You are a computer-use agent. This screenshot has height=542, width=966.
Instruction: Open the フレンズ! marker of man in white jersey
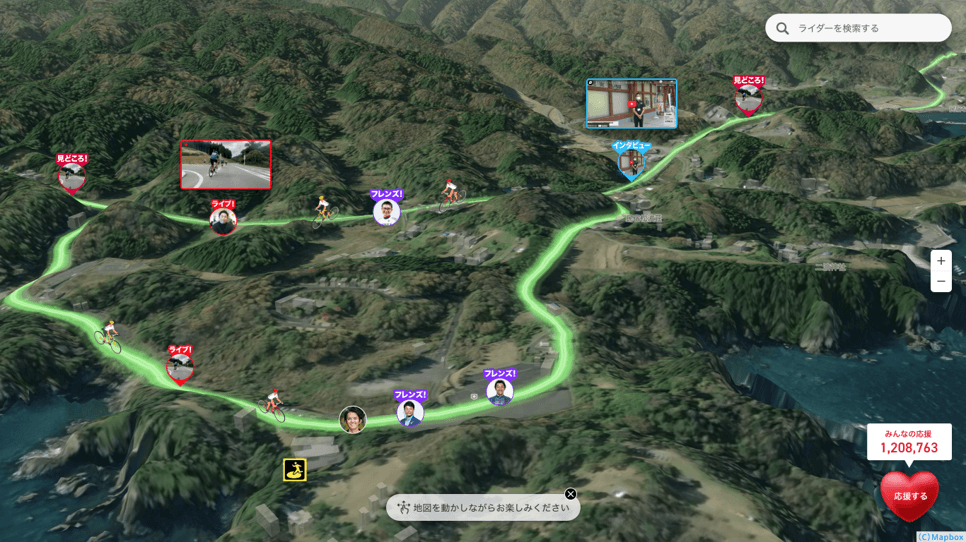coord(387,212)
